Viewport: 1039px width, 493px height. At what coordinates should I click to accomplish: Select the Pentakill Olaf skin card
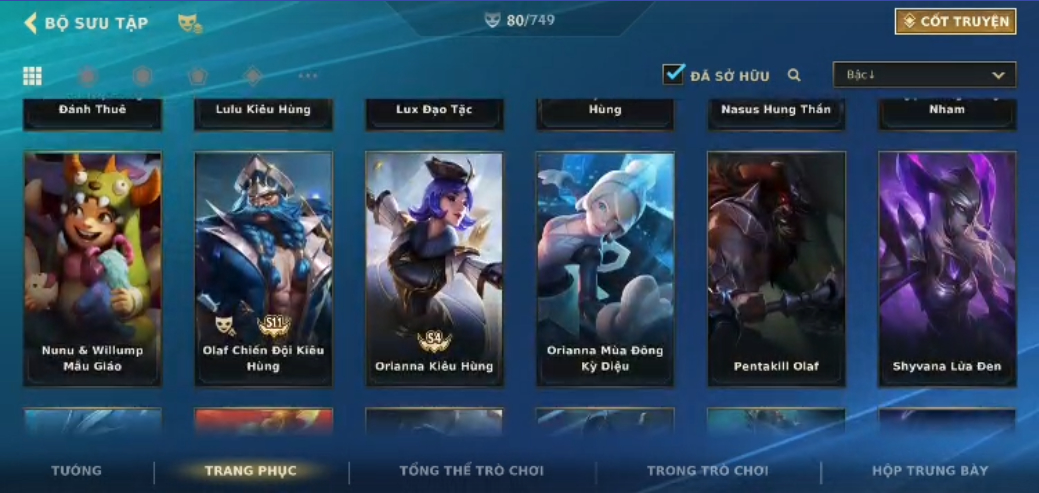pyautogui.click(x=776, y=268)
